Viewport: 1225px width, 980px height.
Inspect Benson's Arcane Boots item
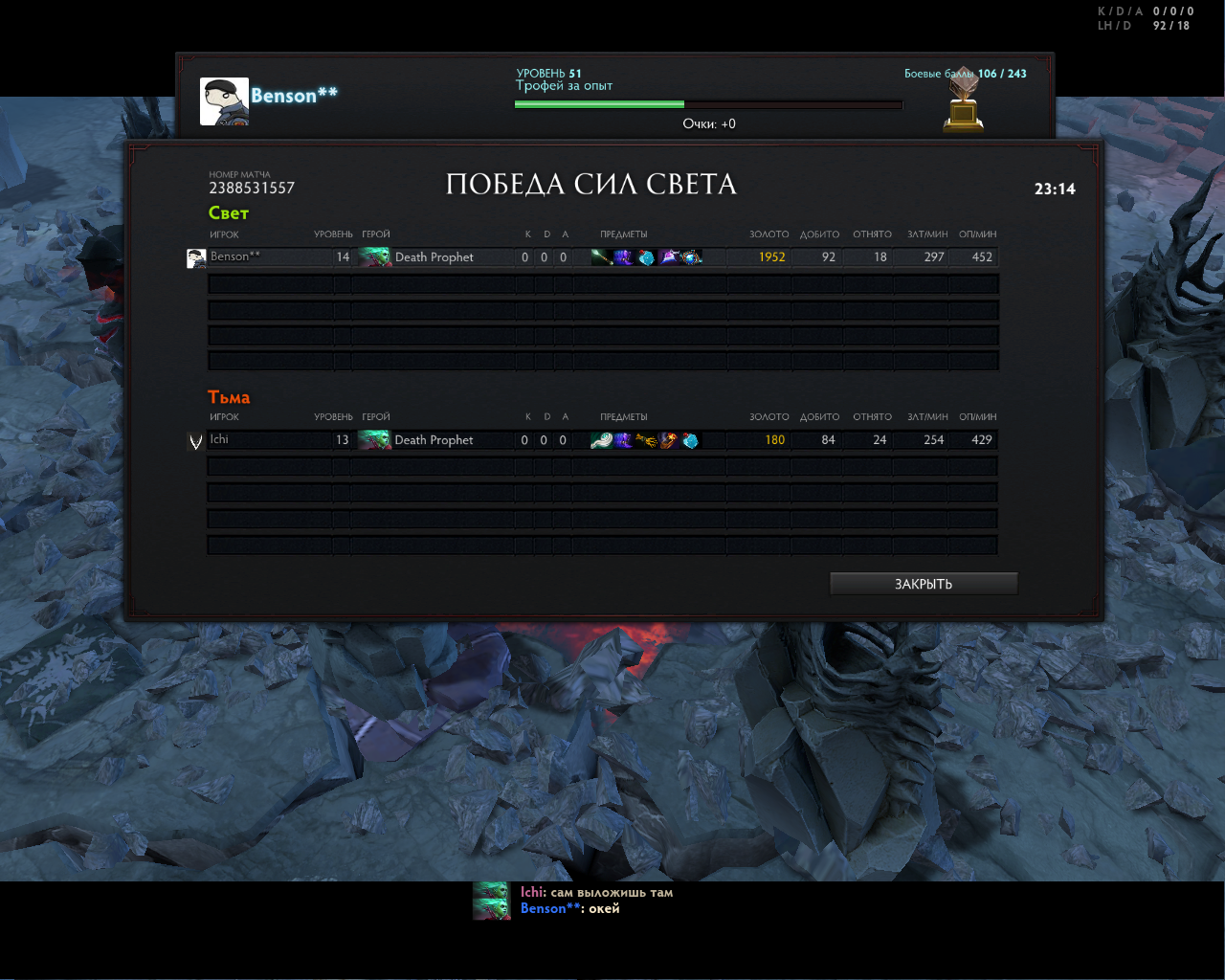click(623, 256)
